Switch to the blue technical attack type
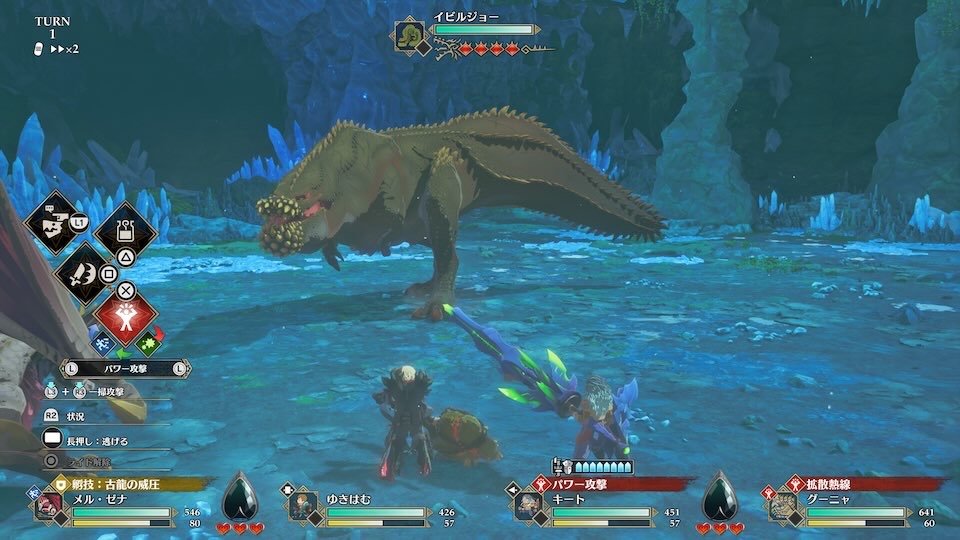Screen dimensions: 960x540 point(103,344)
